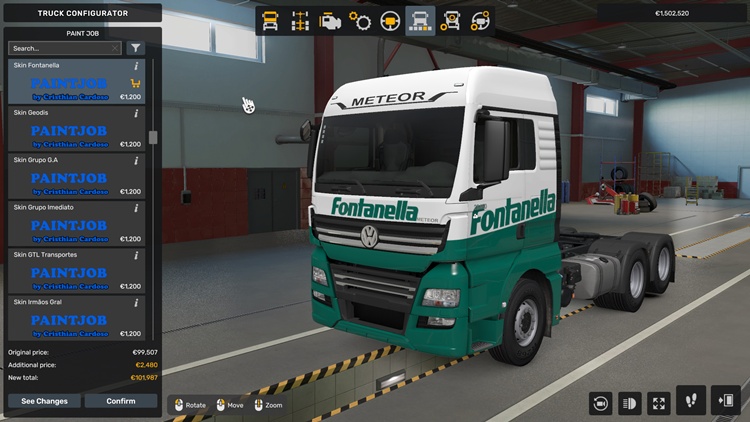
Task: Exit the truck configurator
Action: (x=725, y=401)
